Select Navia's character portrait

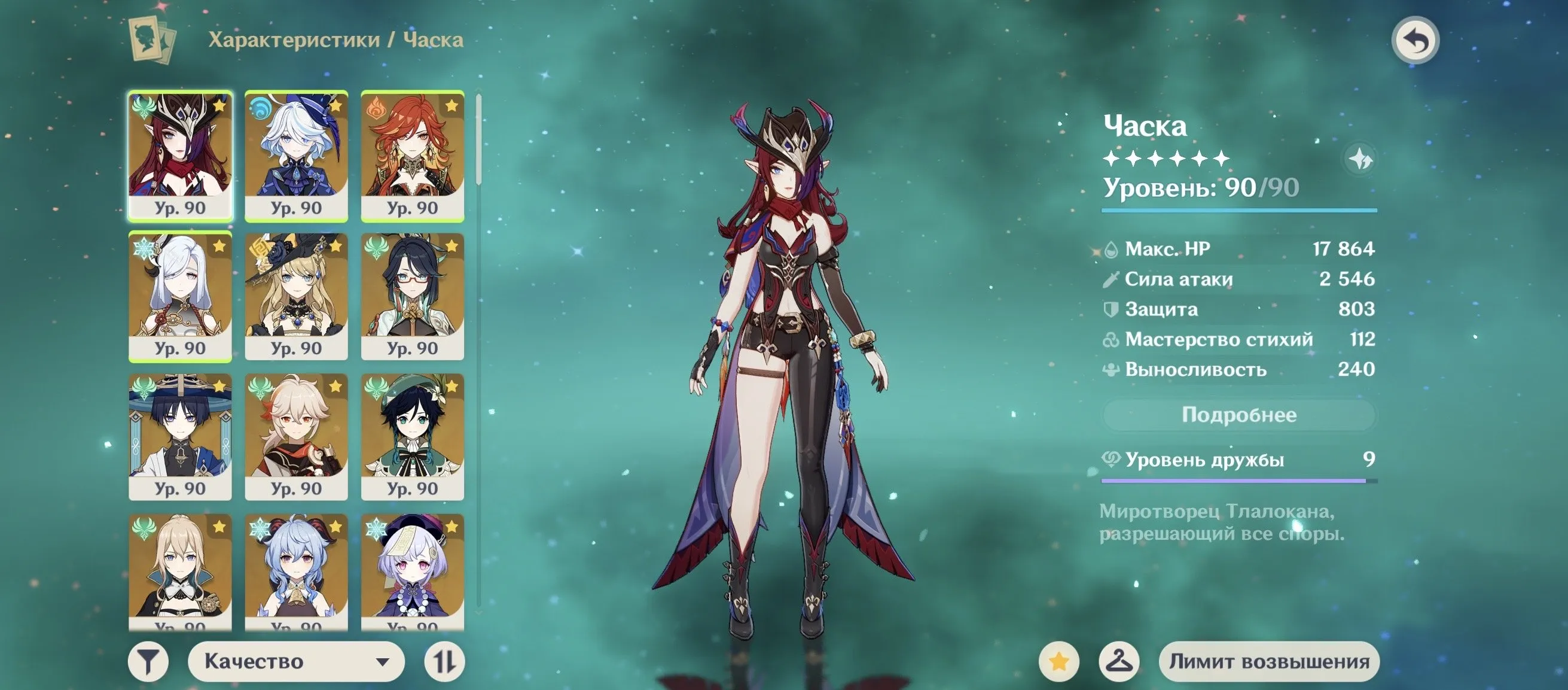(297, 296)
